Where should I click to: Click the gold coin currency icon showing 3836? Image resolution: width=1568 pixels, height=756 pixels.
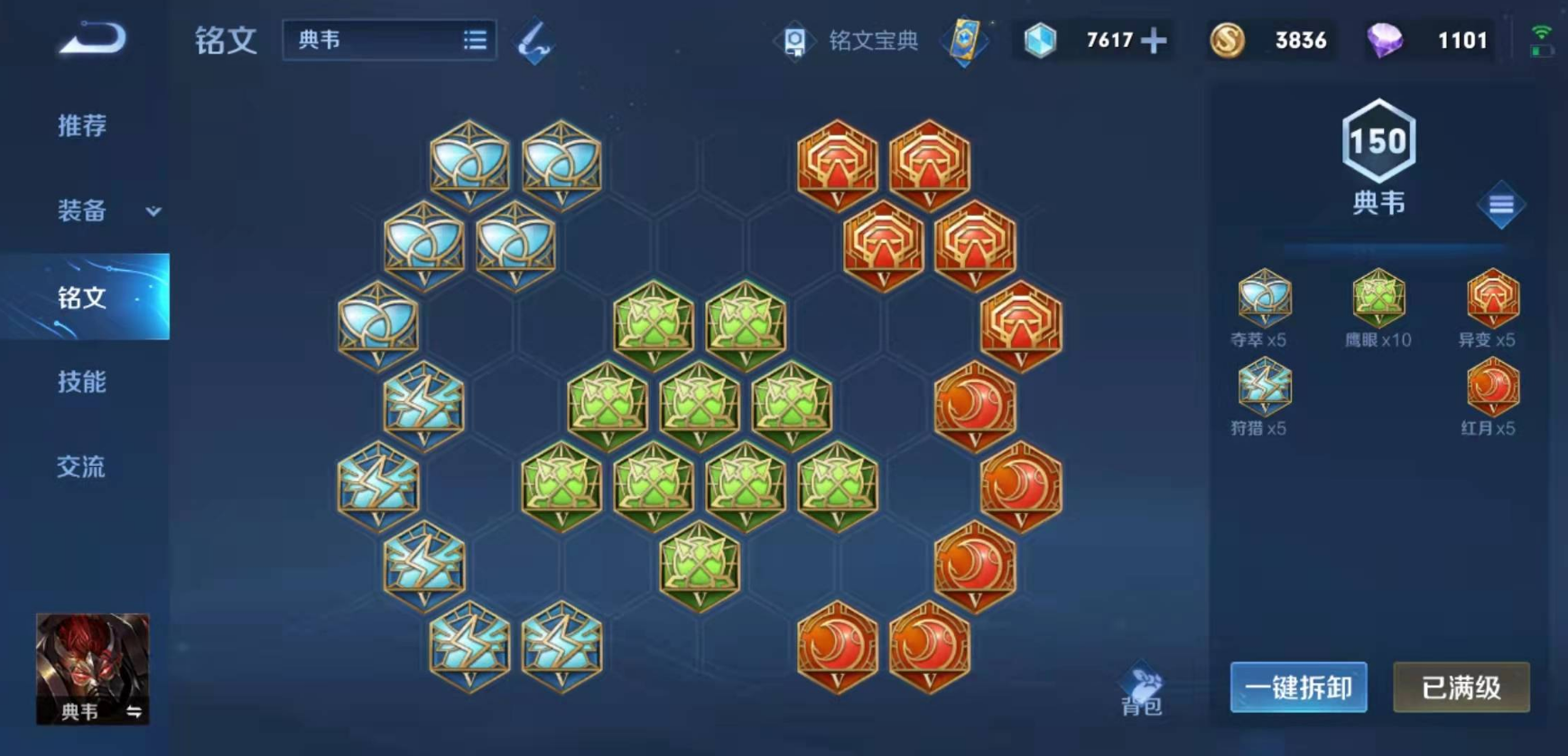click(x=1227, y=41)
